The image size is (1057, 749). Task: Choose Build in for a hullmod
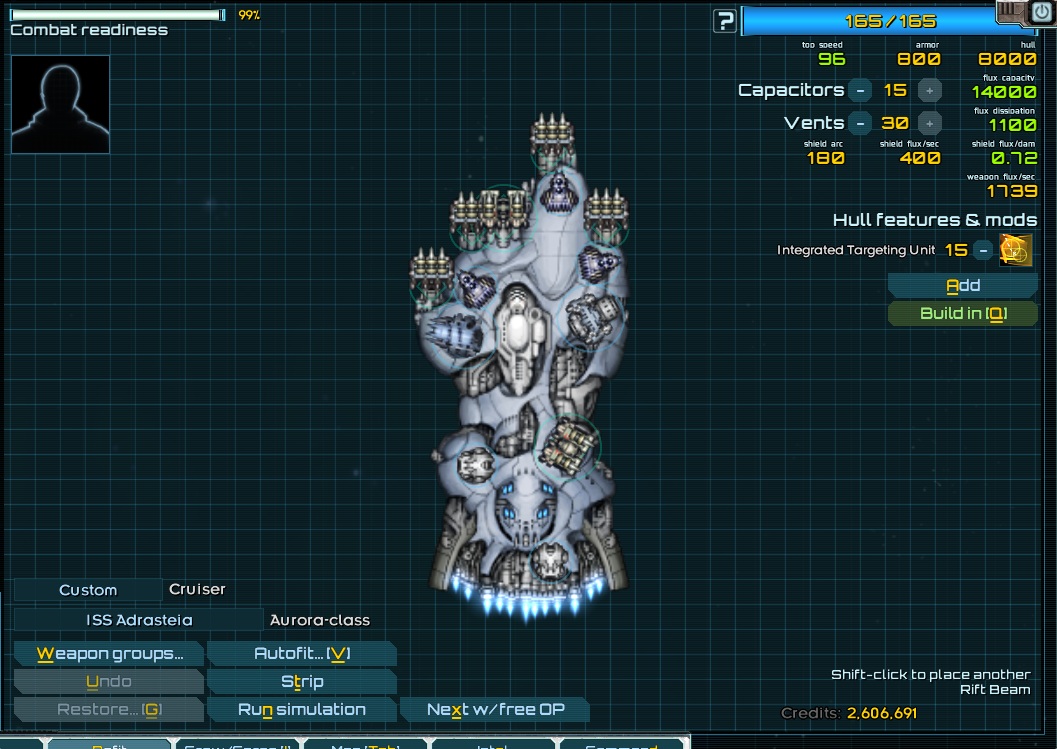click(962, 314)
